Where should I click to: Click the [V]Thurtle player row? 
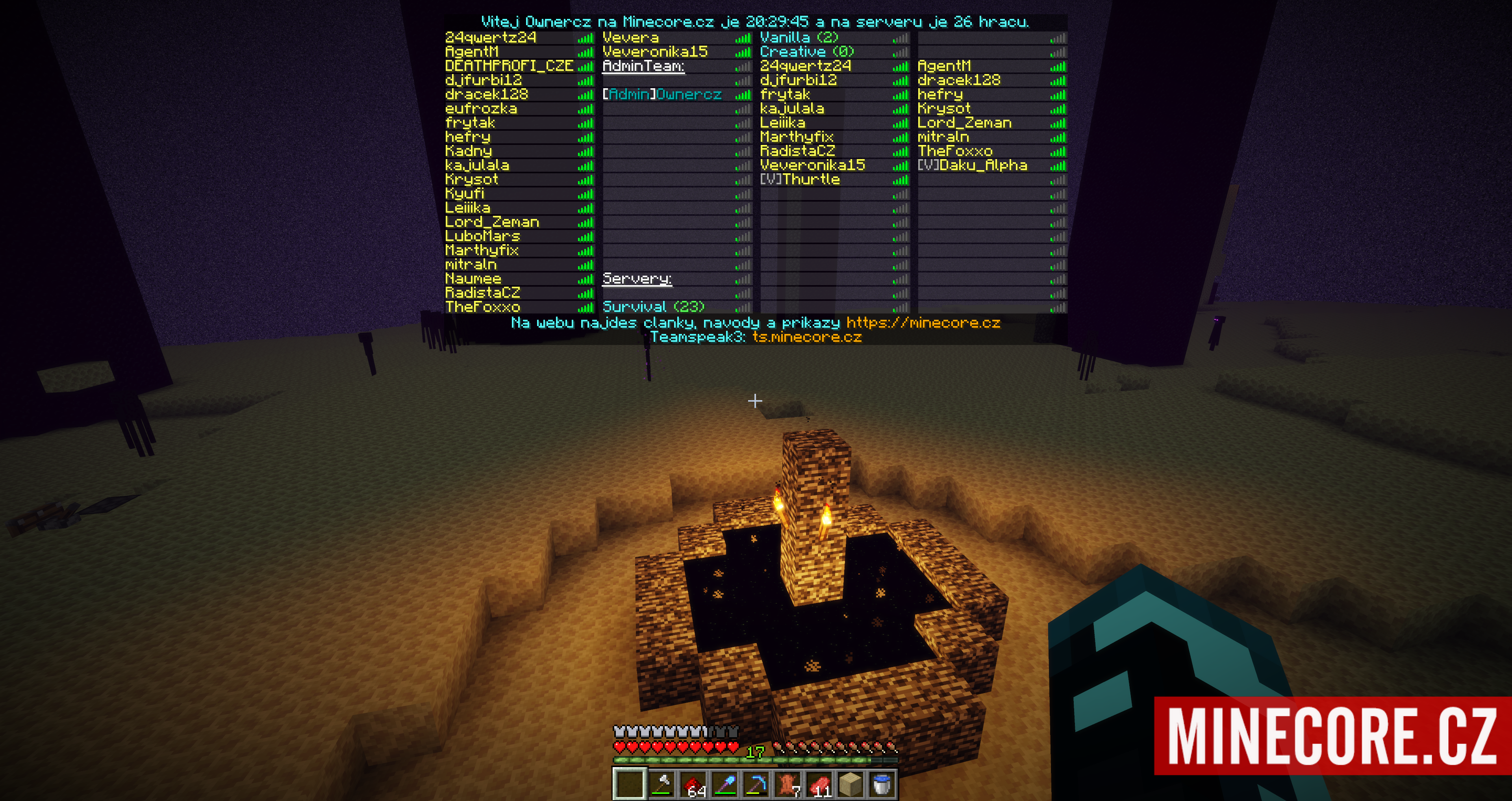pos(800,180)
